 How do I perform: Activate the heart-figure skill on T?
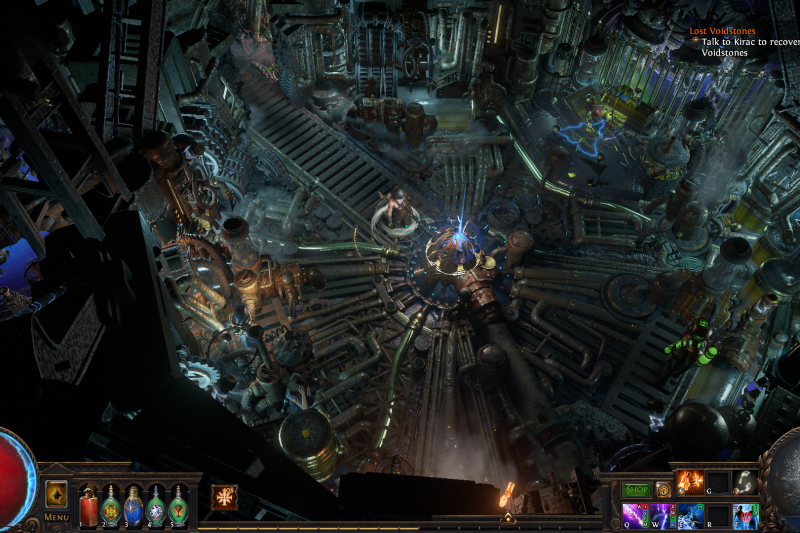coord(745,516)
